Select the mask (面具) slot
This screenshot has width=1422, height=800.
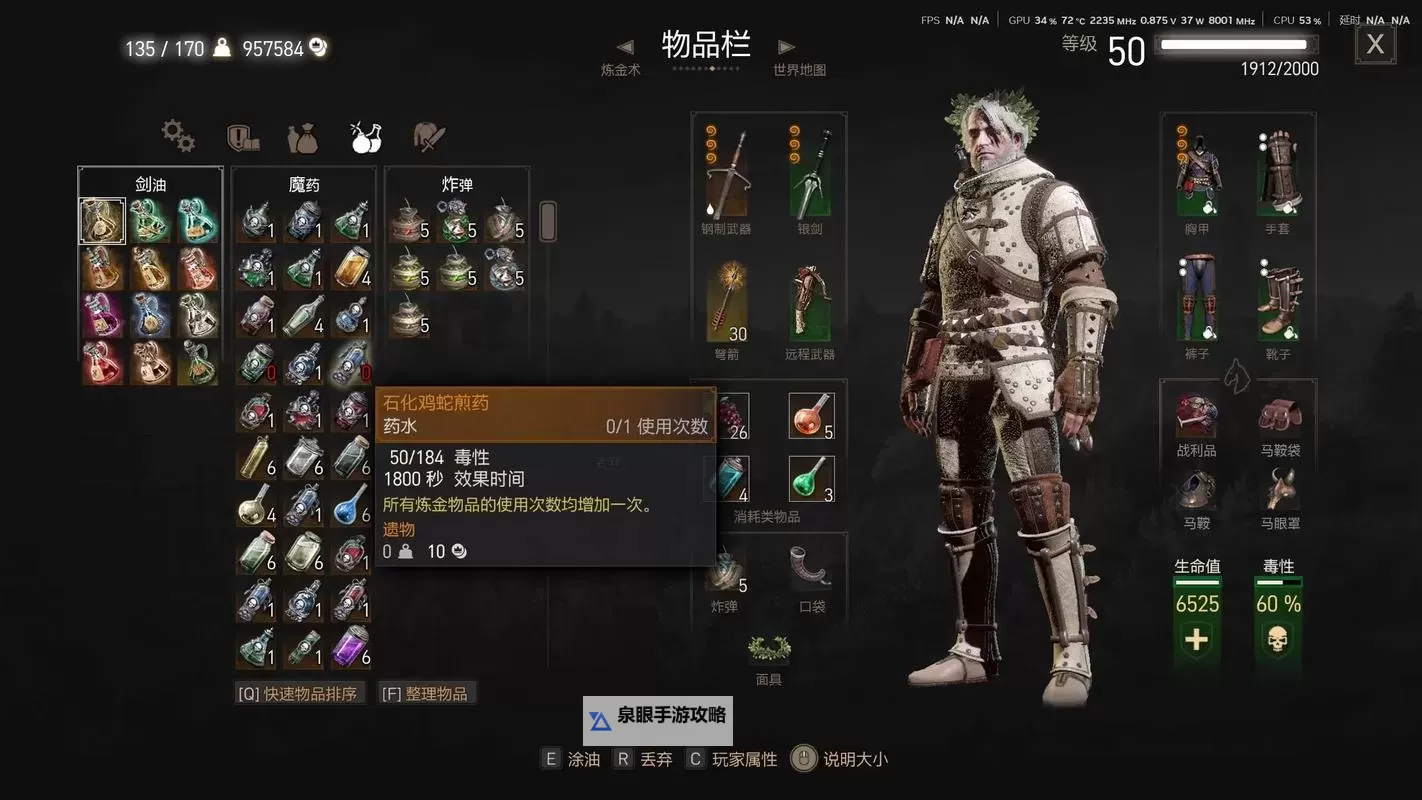click(x=768, y=650)
